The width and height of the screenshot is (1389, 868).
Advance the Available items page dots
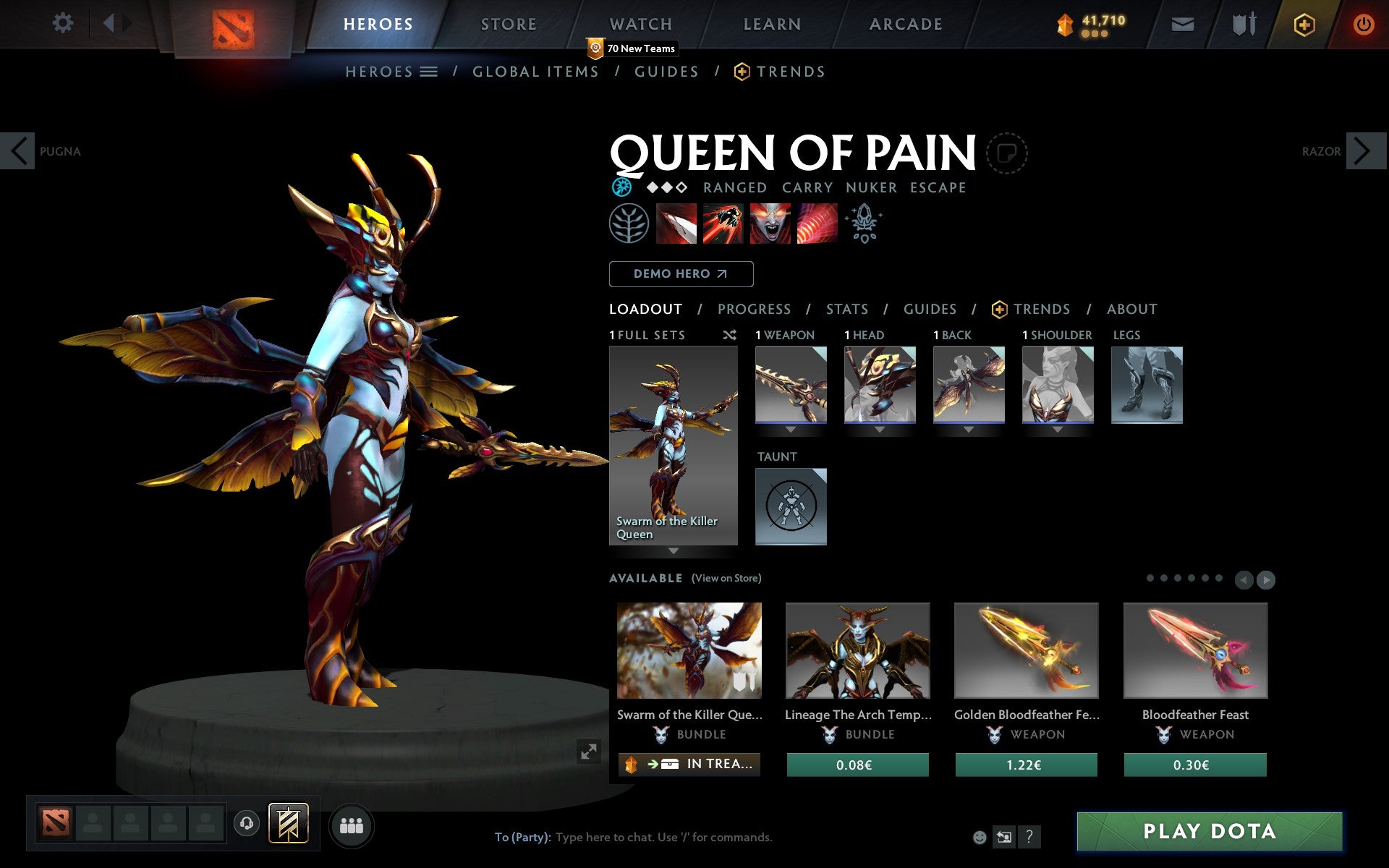tap(1265, 579)
